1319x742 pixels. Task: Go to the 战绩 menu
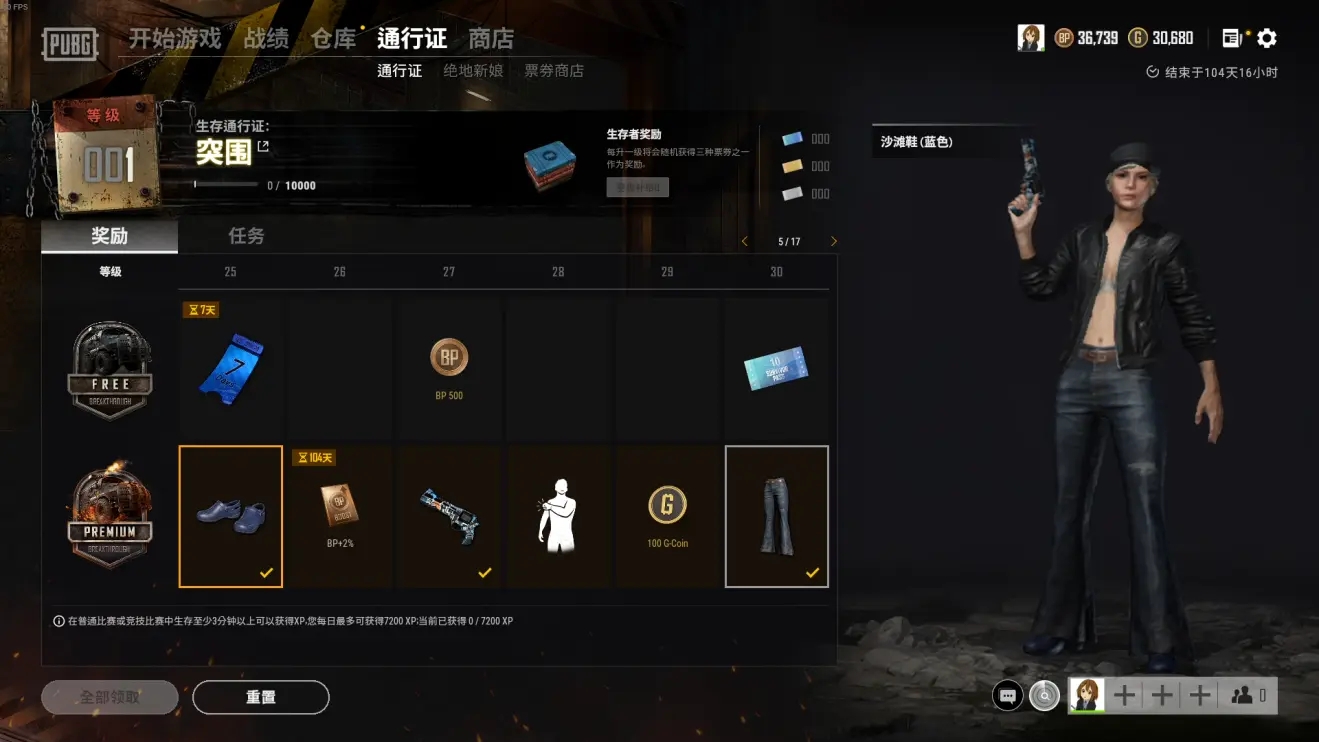pos(266,39)
